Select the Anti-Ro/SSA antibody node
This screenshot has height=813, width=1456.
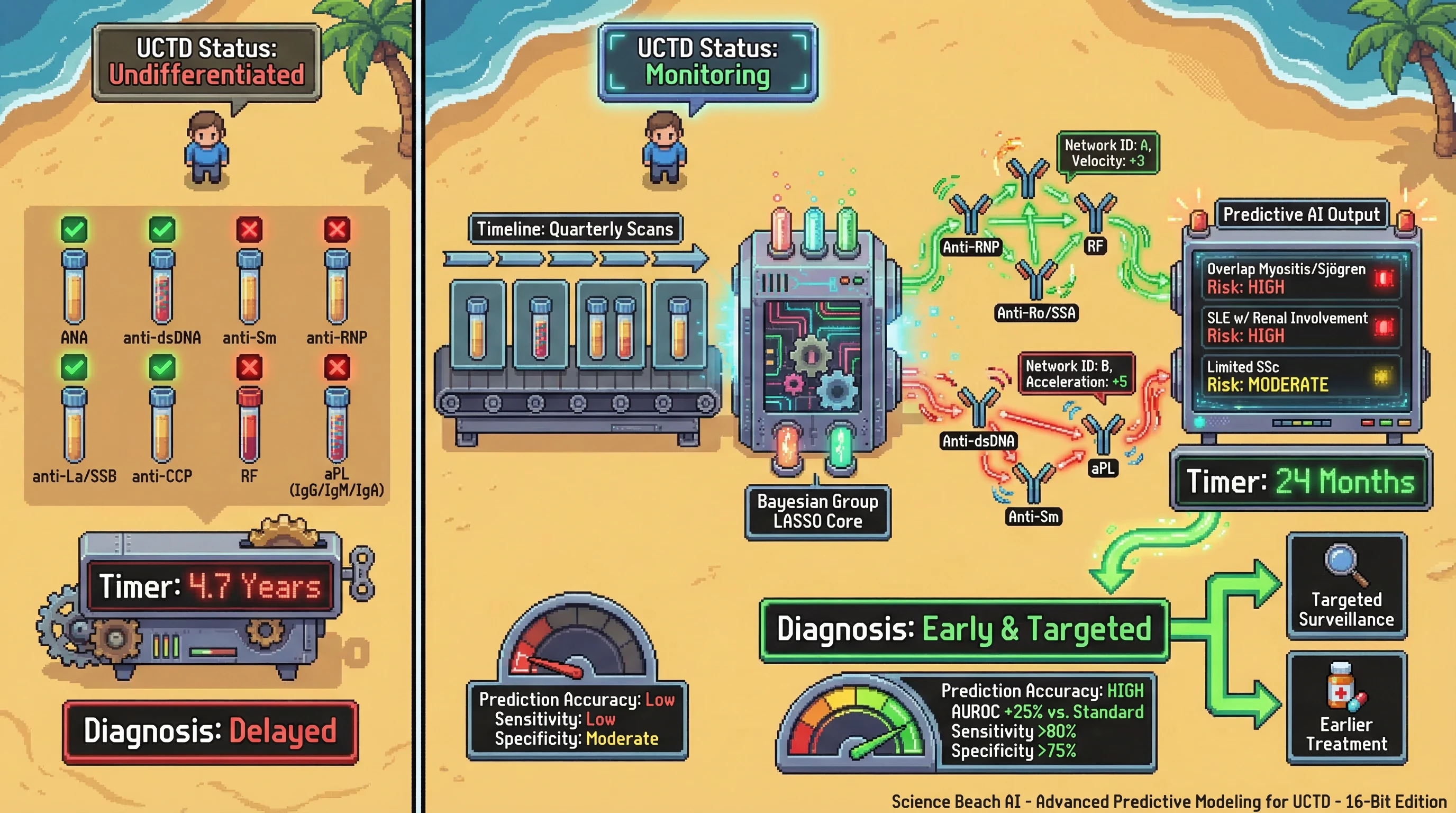(1036, 282)
